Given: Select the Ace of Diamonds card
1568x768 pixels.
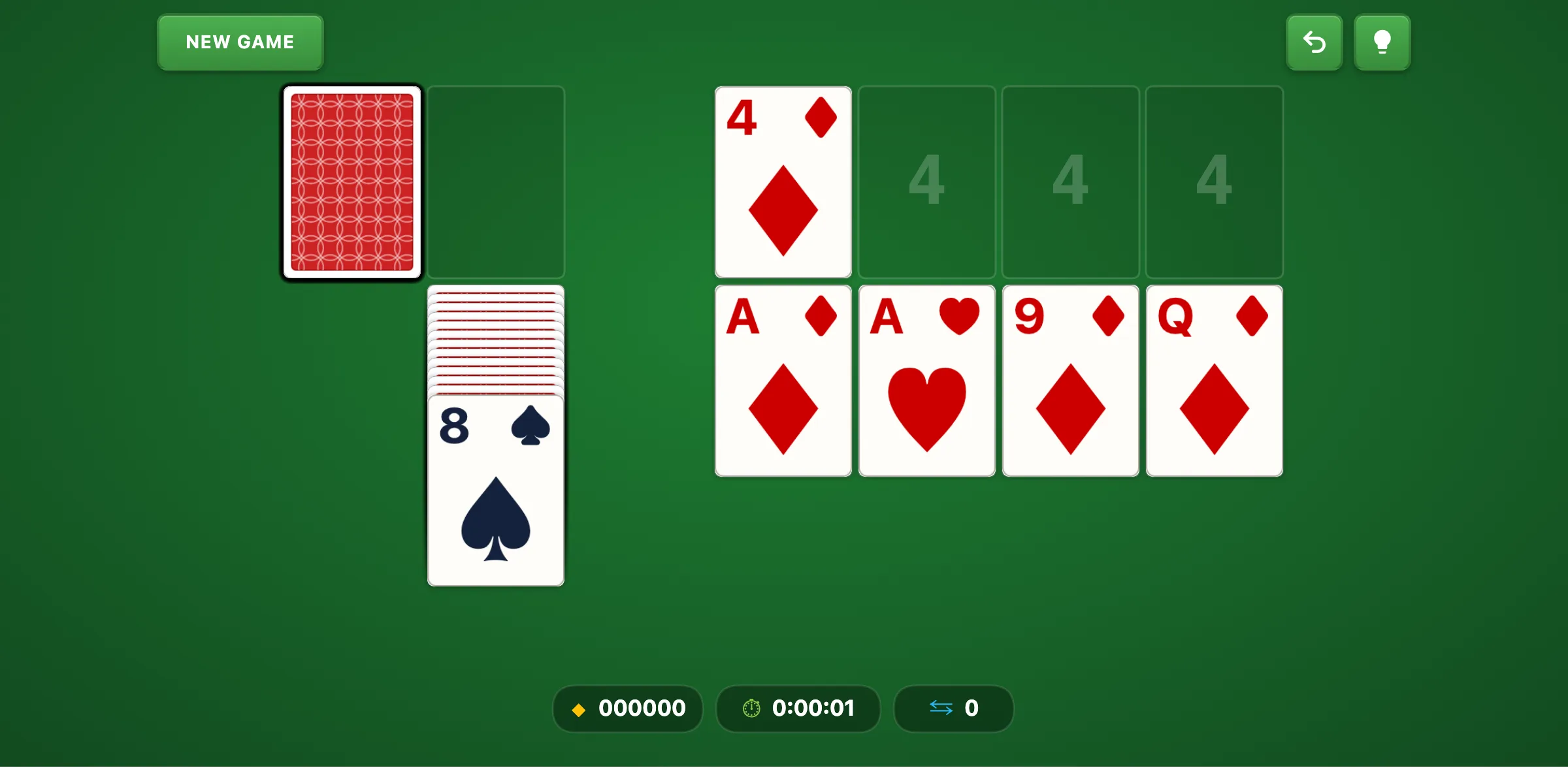Looking at the screenshot, I should click(783, 380).
